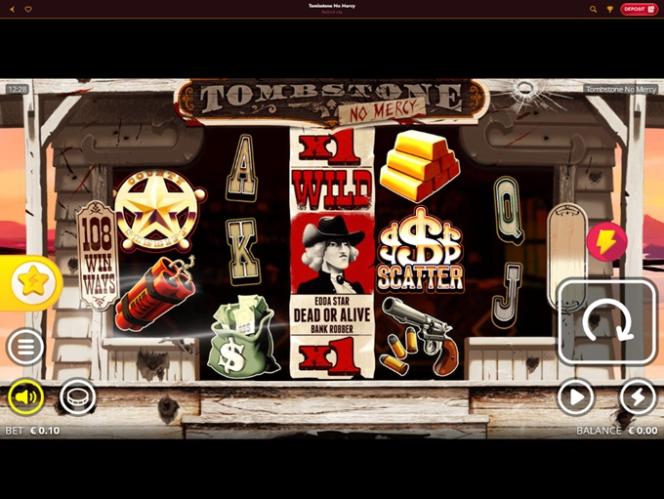Open the trophy icon in the top bar
This screenshot has width=664, height=499.
coord(610,9)
